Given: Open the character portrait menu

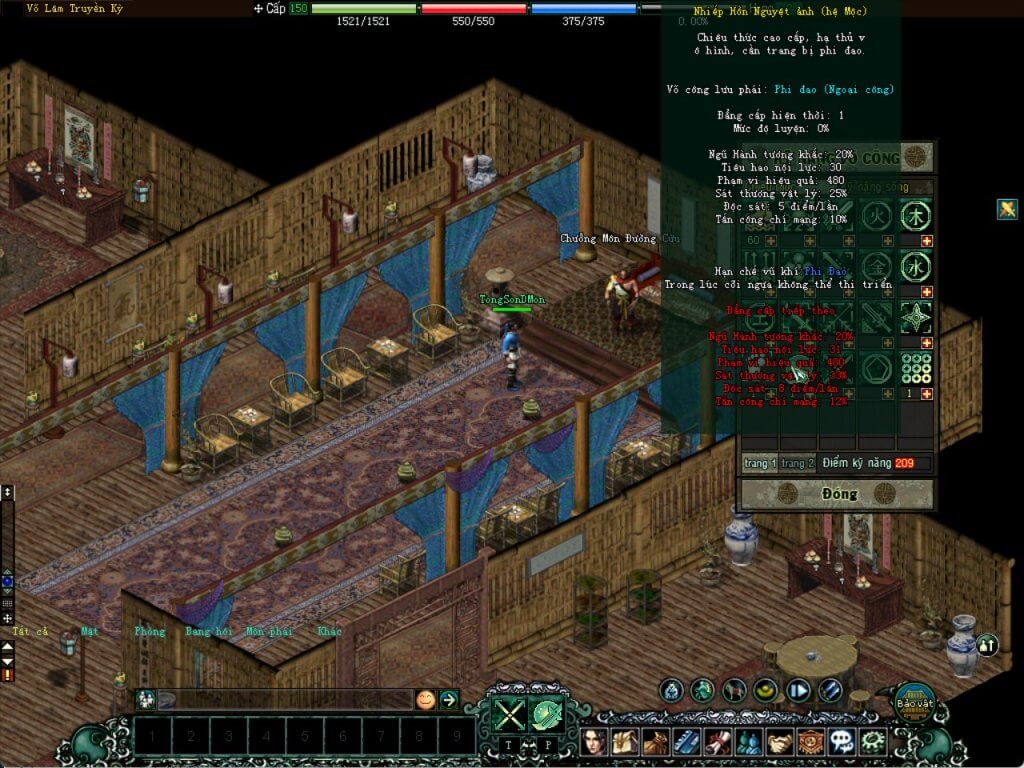Looking at the screenshot, I should click(x=596, y=741).
